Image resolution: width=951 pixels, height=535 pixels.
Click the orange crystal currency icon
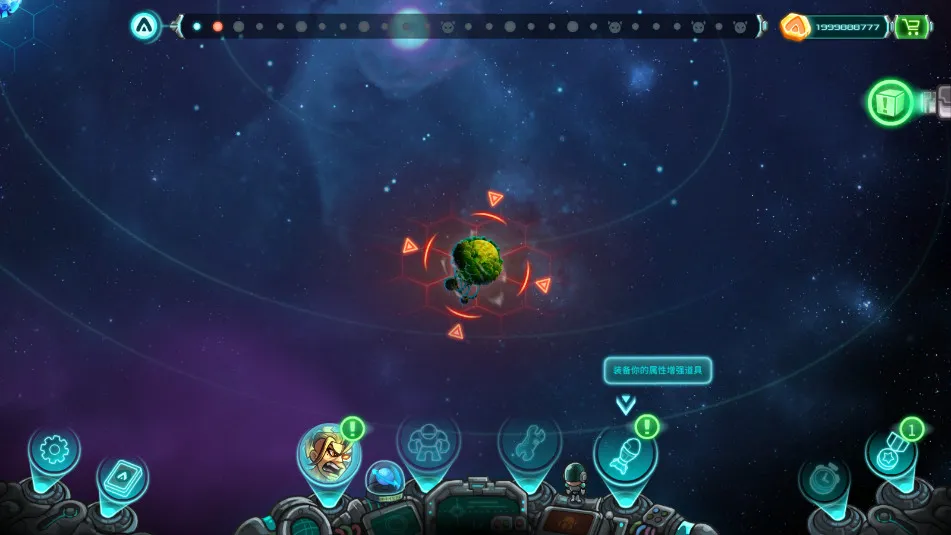(x=795, y=26)
